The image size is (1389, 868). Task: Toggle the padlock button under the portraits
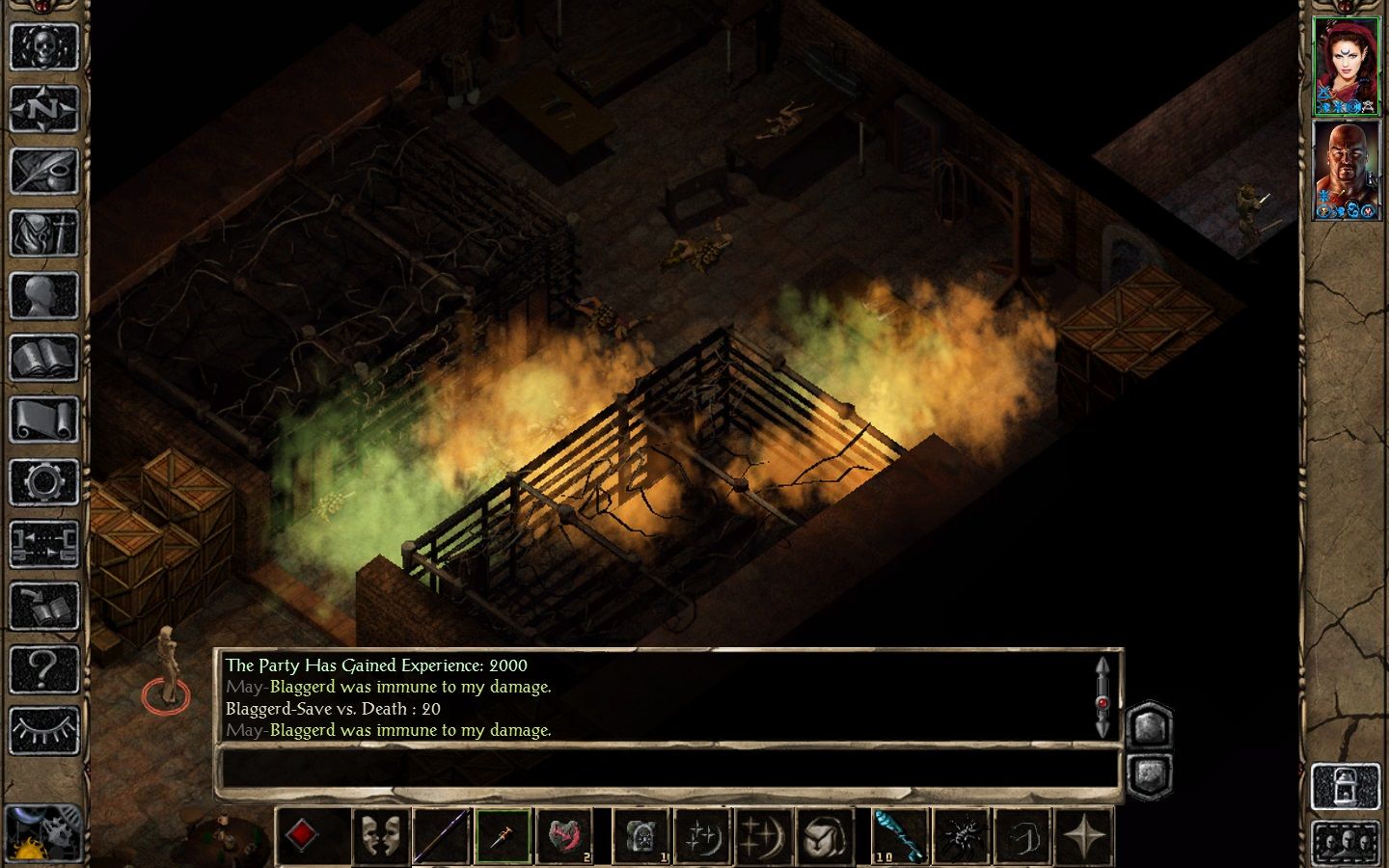(x=1346, y=787)
